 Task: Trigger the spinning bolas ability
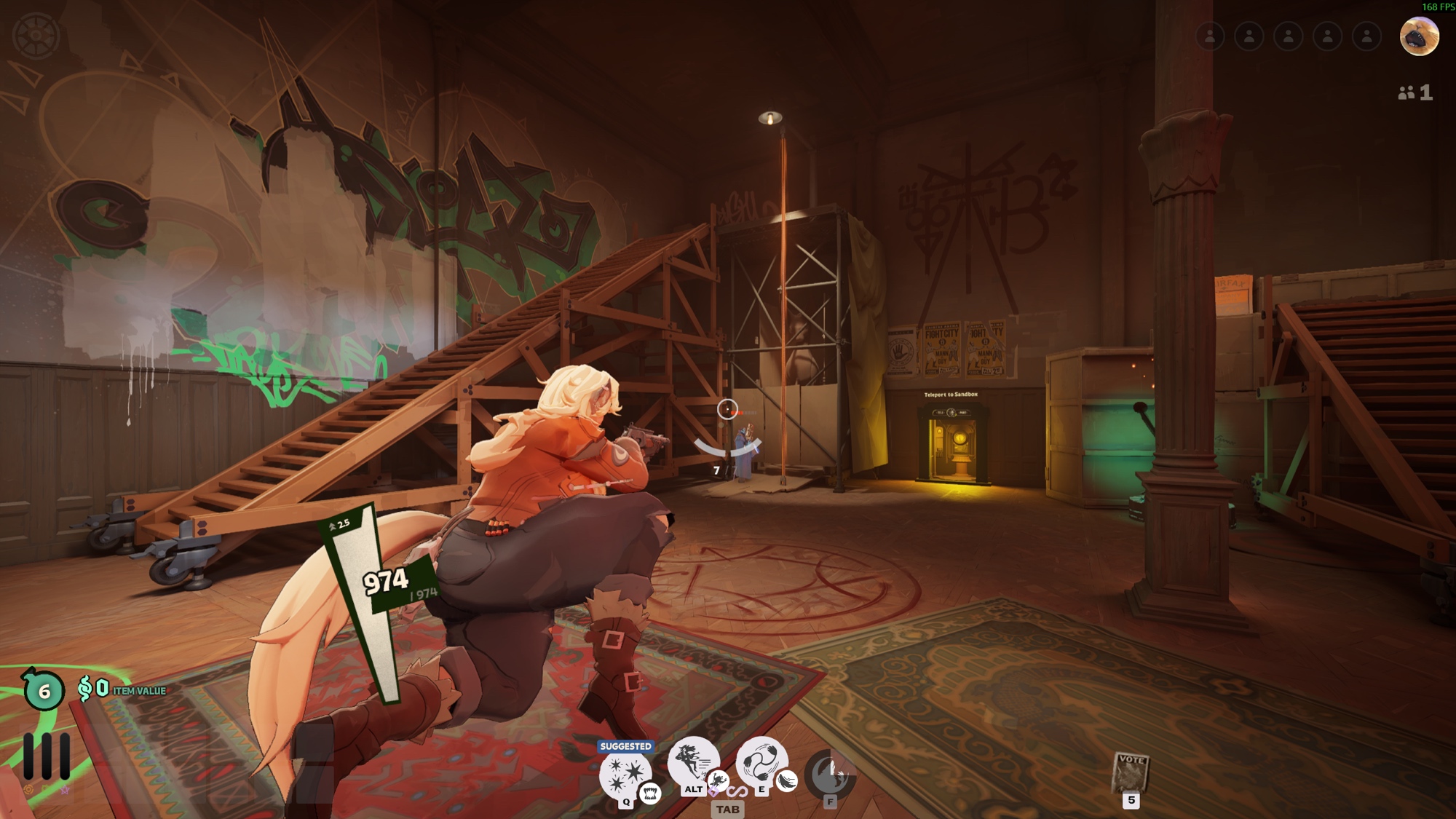pos(760,761)
